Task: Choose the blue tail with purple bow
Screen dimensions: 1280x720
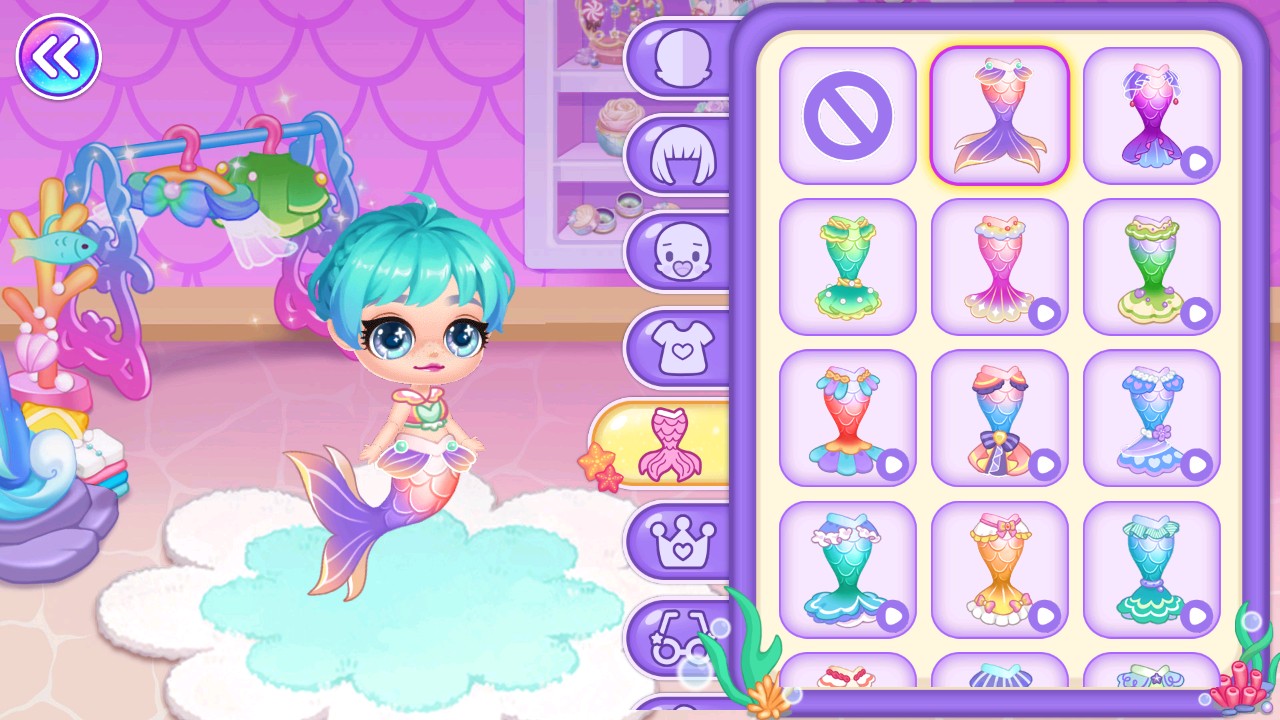Action: 999,418
